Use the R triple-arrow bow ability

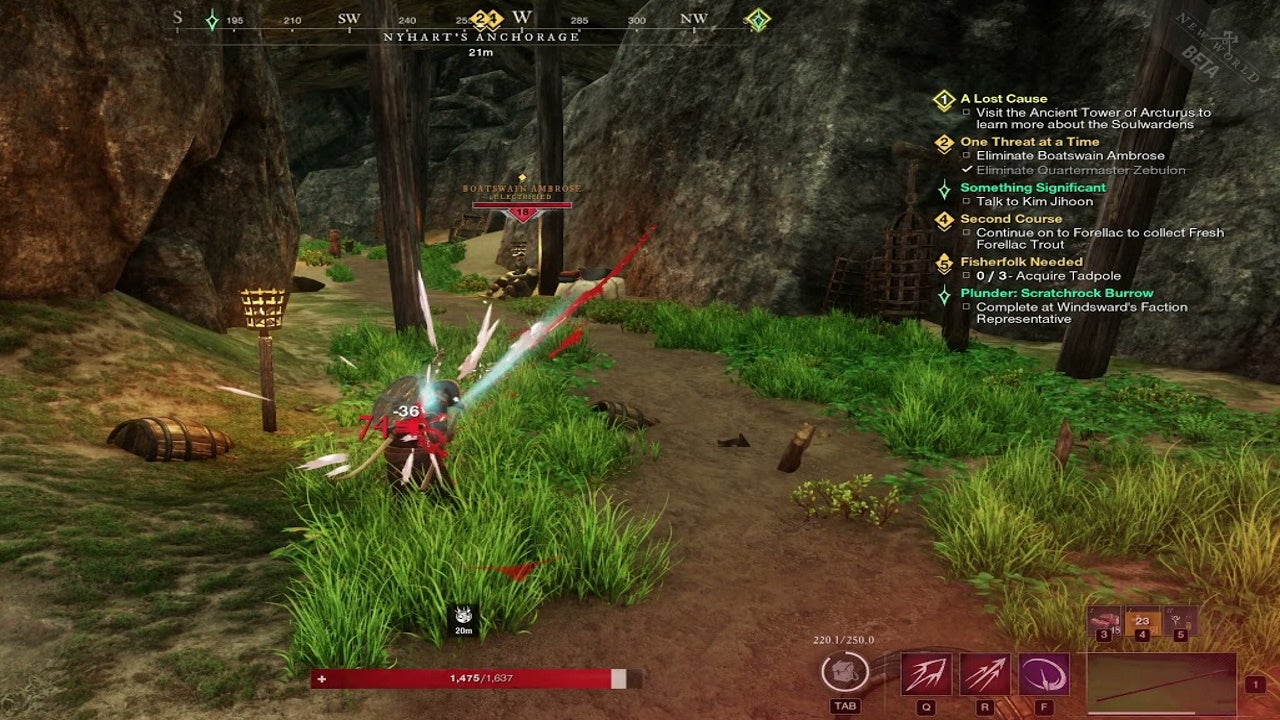pos(985,674)
